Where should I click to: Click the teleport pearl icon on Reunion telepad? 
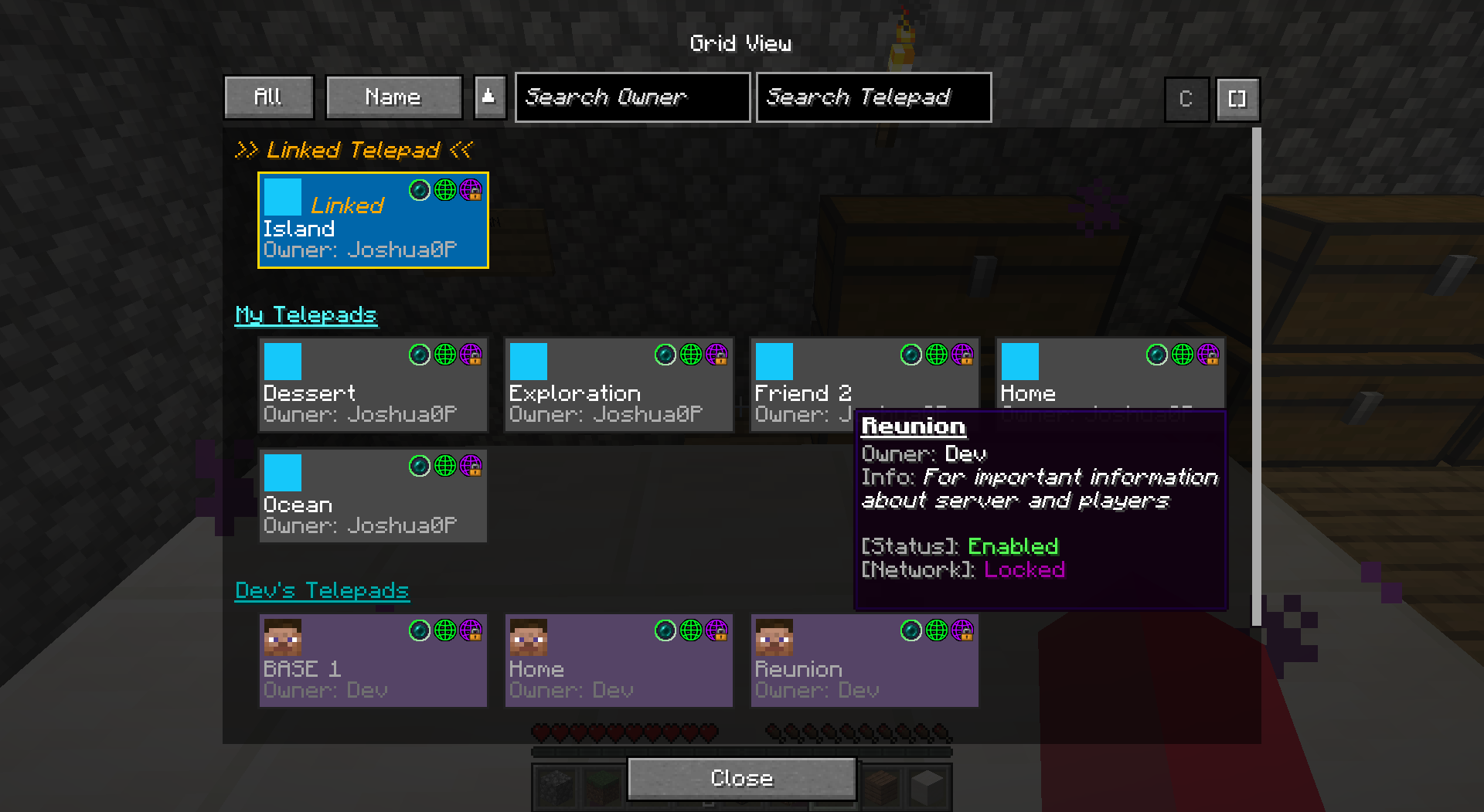pyautogui.click(x=910, y=630)
